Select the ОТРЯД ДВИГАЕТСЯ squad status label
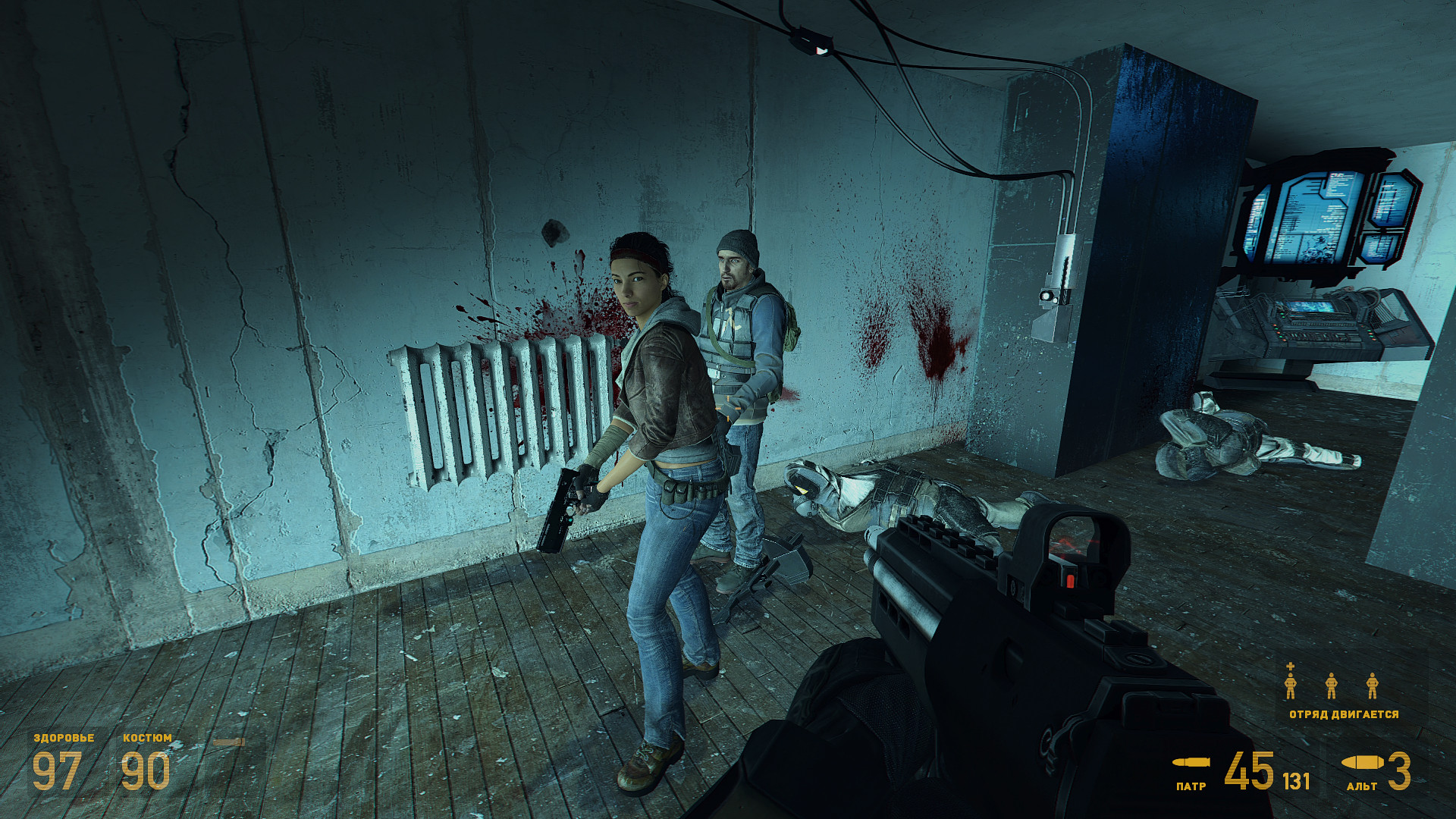 [1343, 714]
